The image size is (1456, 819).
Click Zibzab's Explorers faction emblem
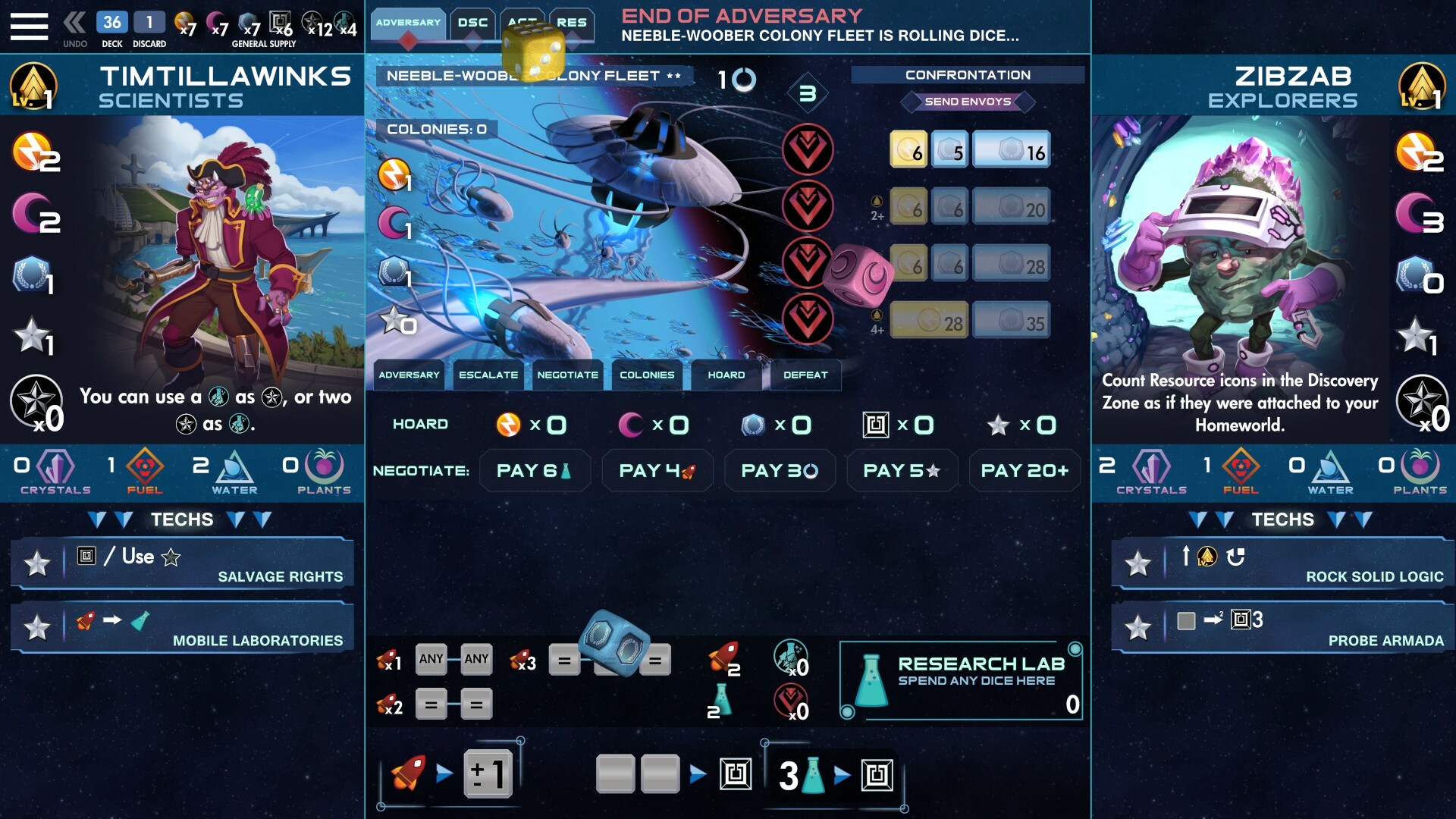(x=1423, y=86)
